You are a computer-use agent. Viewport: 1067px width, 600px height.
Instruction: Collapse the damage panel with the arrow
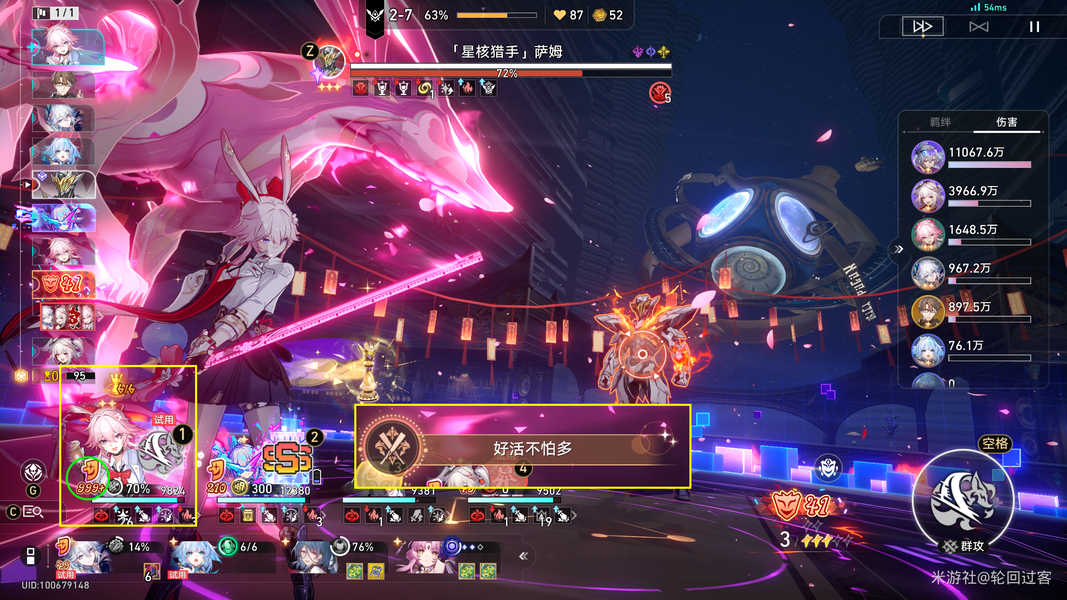[x=898, y=249]
